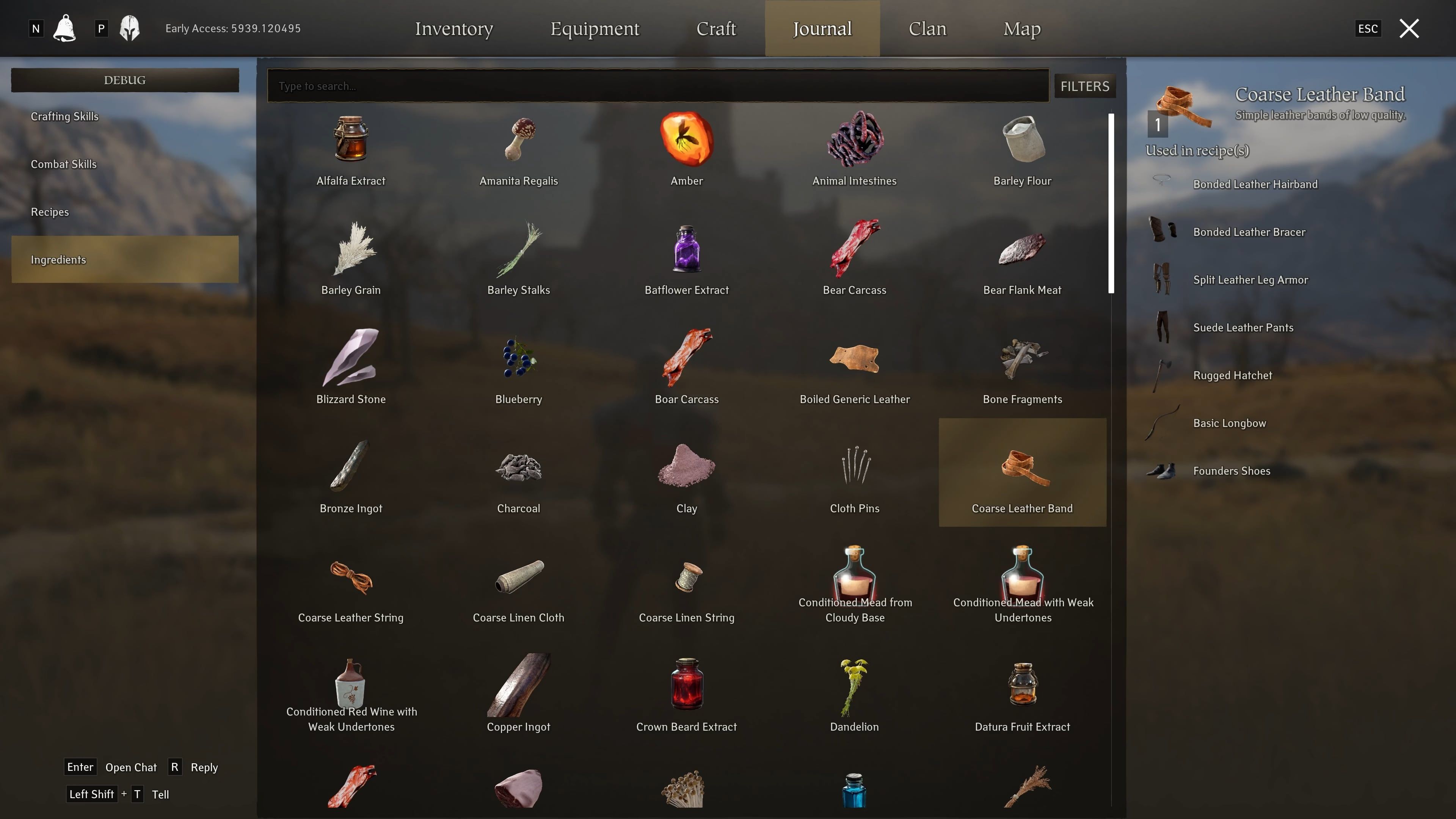
Task: Focus the ingredient search field
Action: pos(657,86)
